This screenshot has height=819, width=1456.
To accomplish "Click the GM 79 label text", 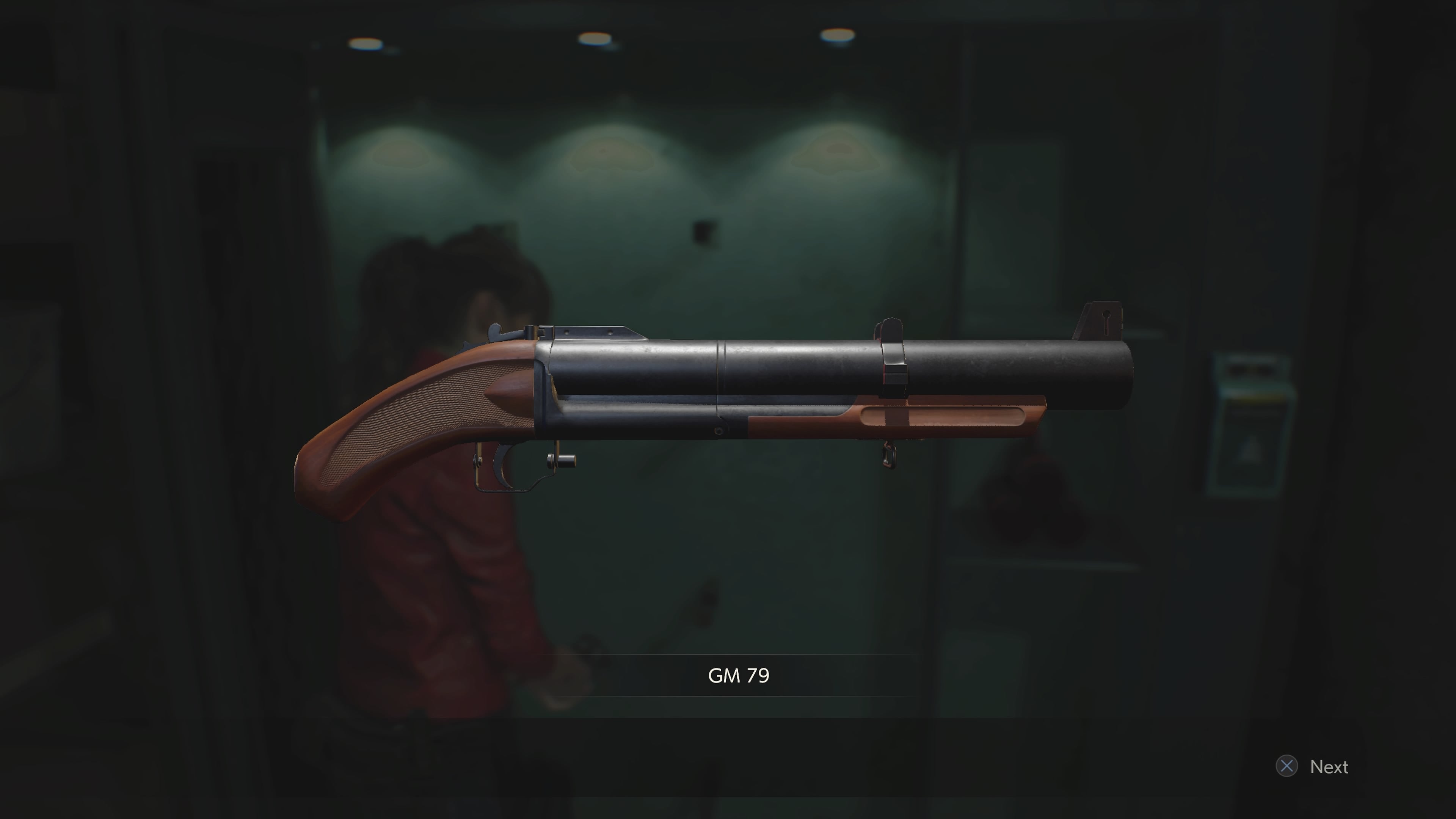I will (739, 675).
